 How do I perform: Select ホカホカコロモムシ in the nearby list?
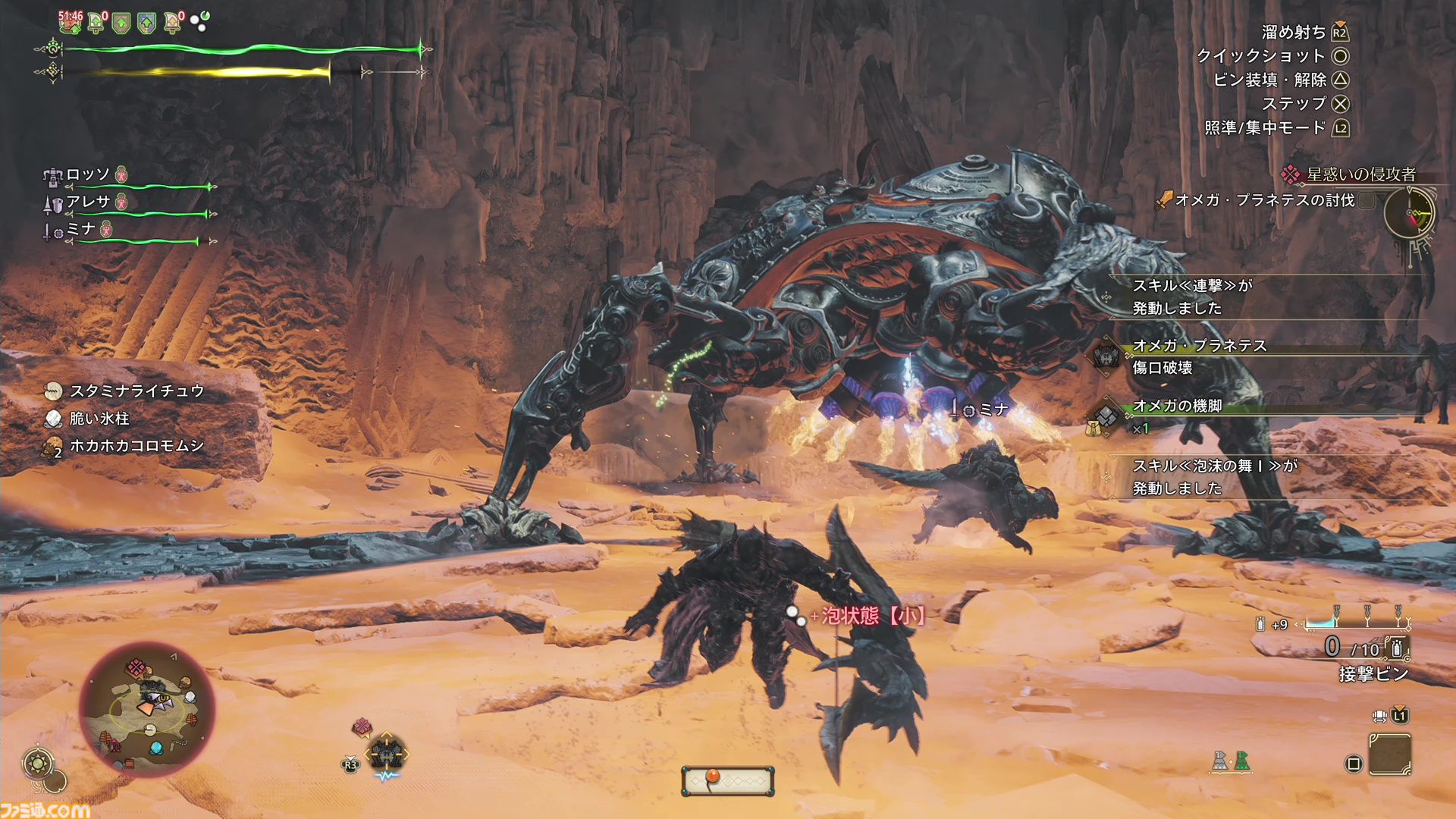136,446
